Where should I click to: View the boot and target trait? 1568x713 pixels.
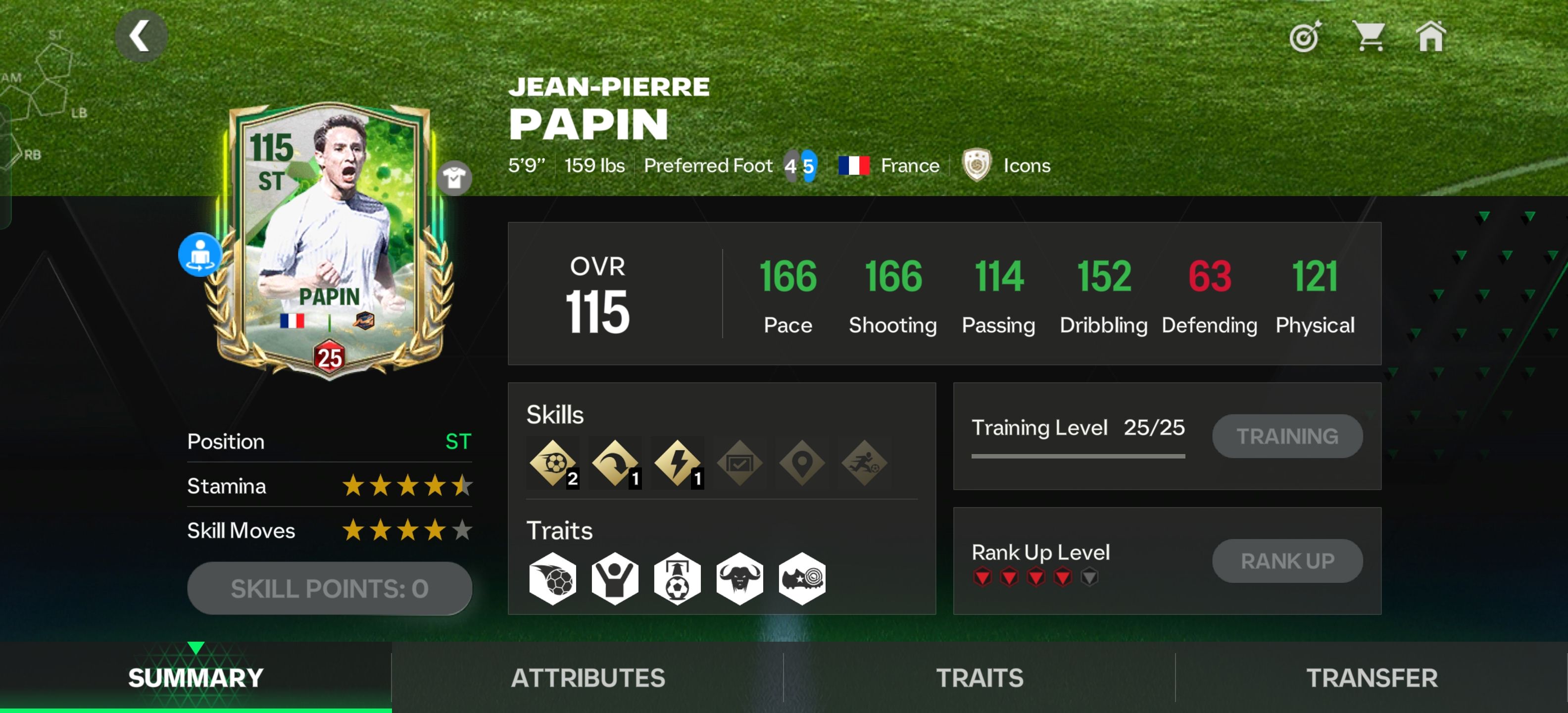point(802,578)
